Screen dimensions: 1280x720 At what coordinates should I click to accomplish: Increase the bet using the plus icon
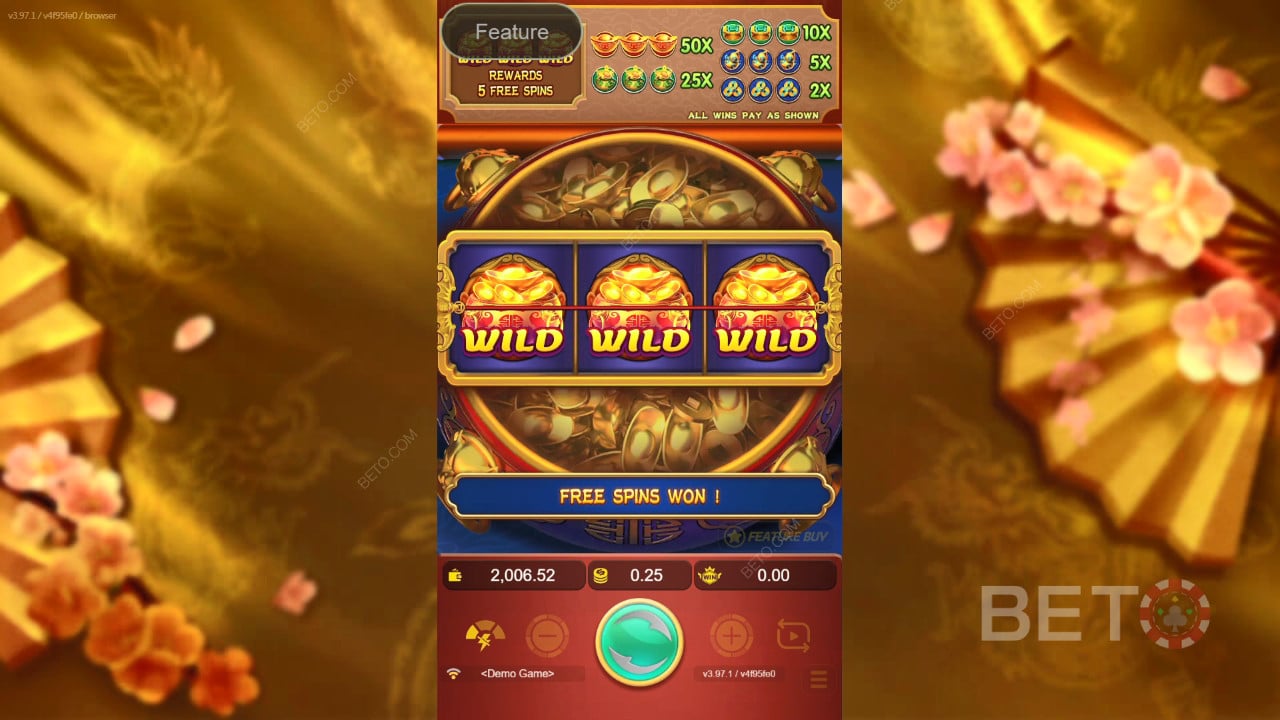coord(733,633)
